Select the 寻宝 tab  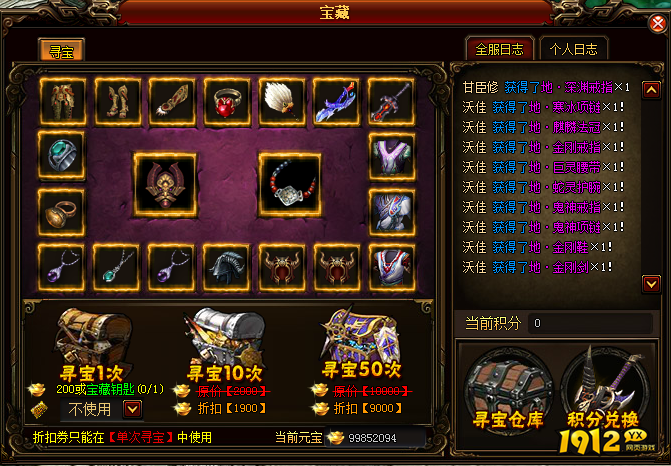click(x=62, y=50)
